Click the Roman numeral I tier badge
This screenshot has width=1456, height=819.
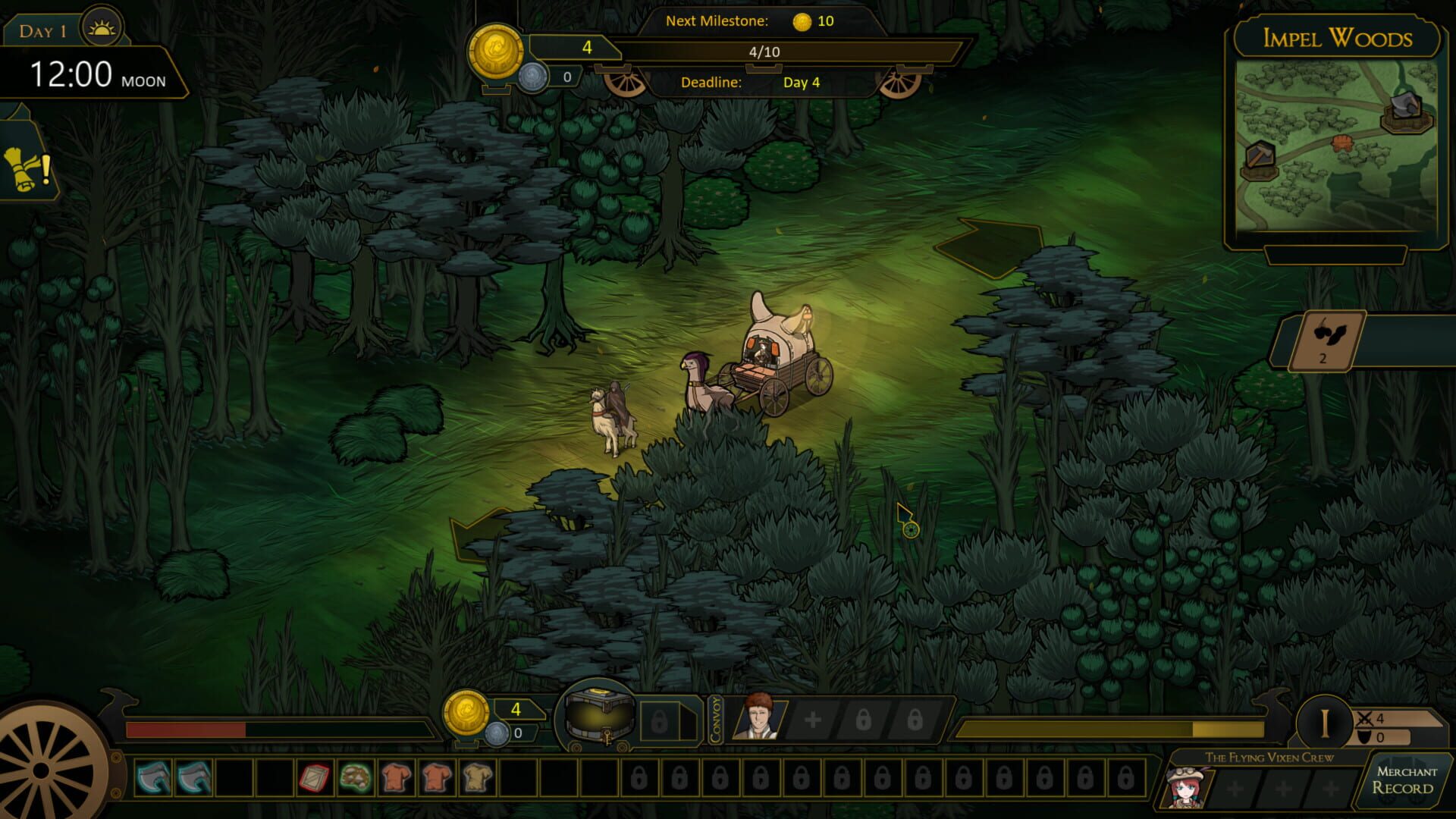1324,723
